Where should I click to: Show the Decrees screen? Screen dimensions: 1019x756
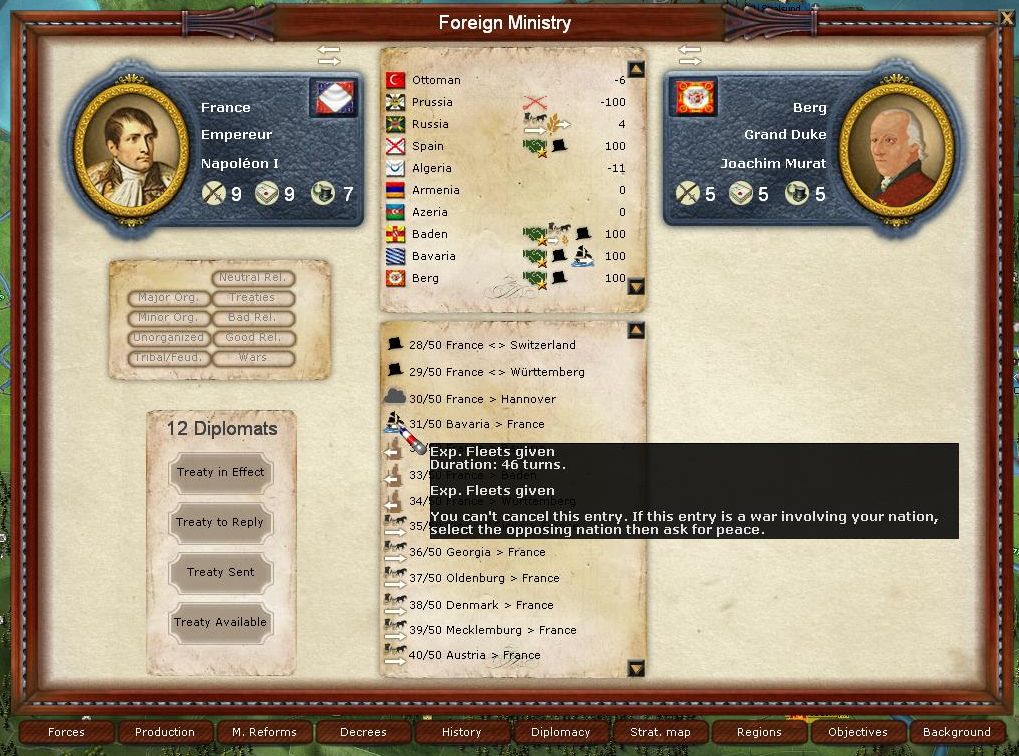[363, 732]
